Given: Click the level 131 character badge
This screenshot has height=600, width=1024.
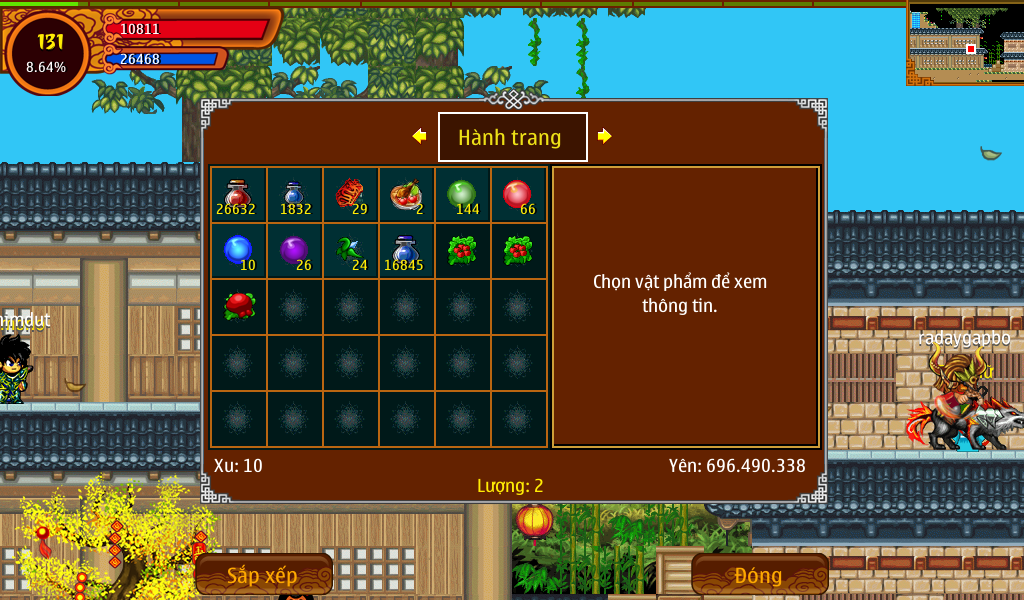Looking at the screenshot, I should (x=47, y=53).
